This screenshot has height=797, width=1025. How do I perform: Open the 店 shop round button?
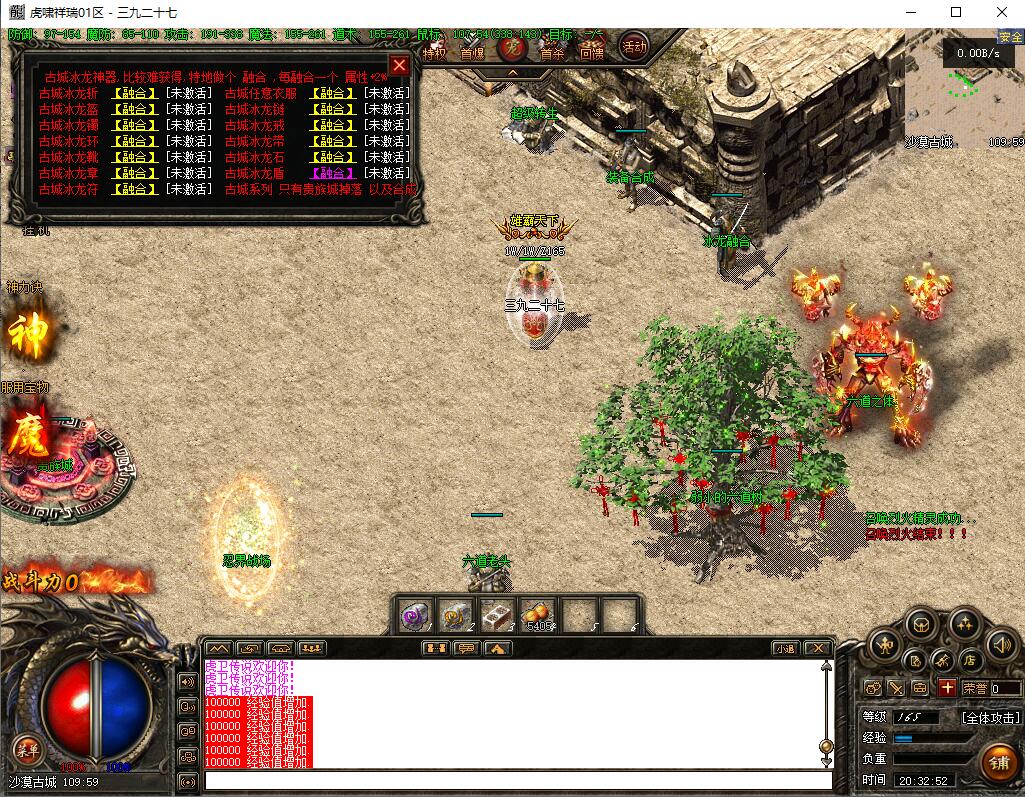pos(968,659)
